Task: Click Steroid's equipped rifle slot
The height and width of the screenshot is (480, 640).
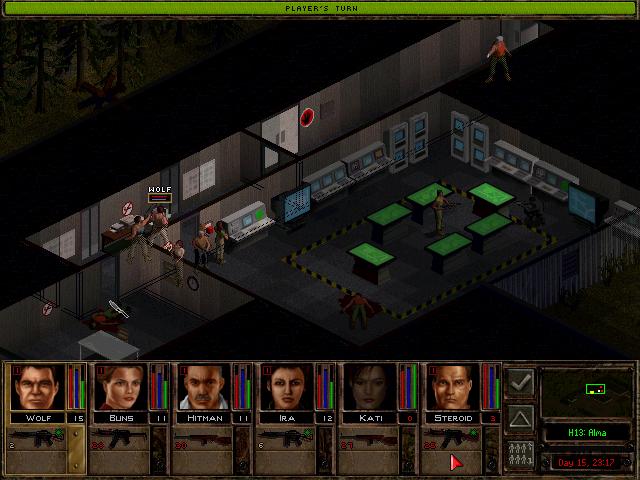Action: pos(453,440)
